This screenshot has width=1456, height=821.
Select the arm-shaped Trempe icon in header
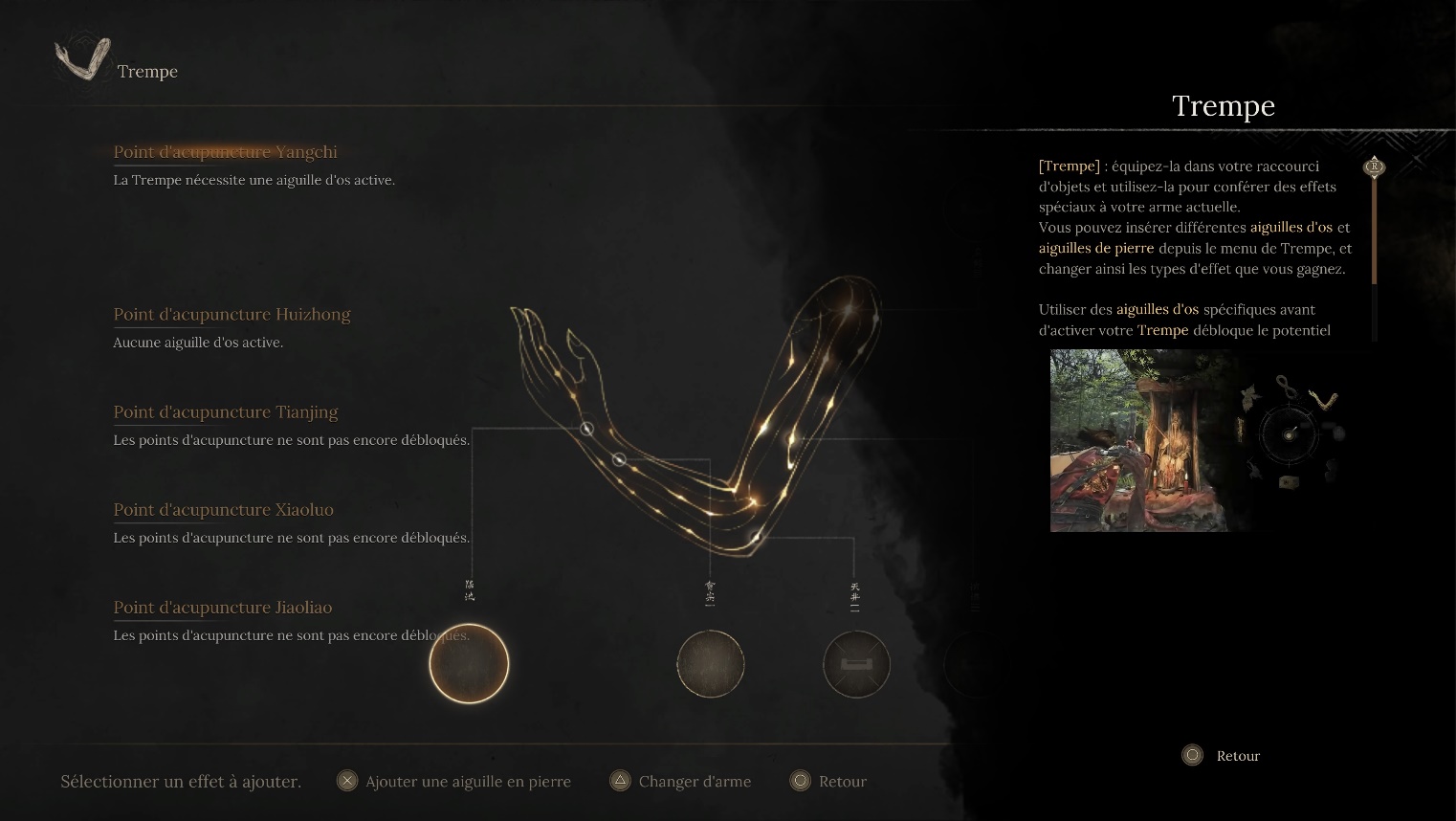pos(82,60)
